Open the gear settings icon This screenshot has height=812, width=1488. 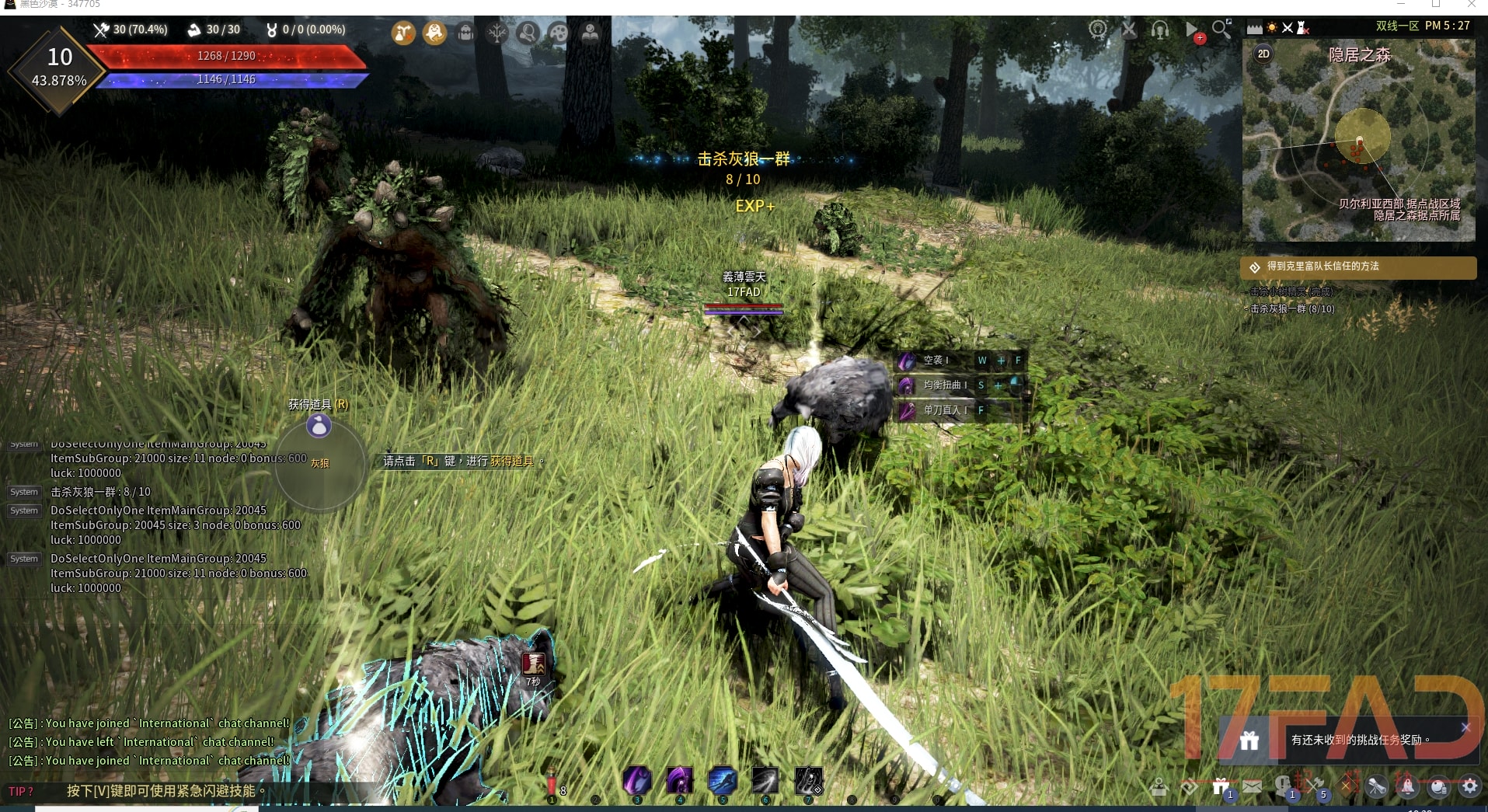tap(1469, 786)
